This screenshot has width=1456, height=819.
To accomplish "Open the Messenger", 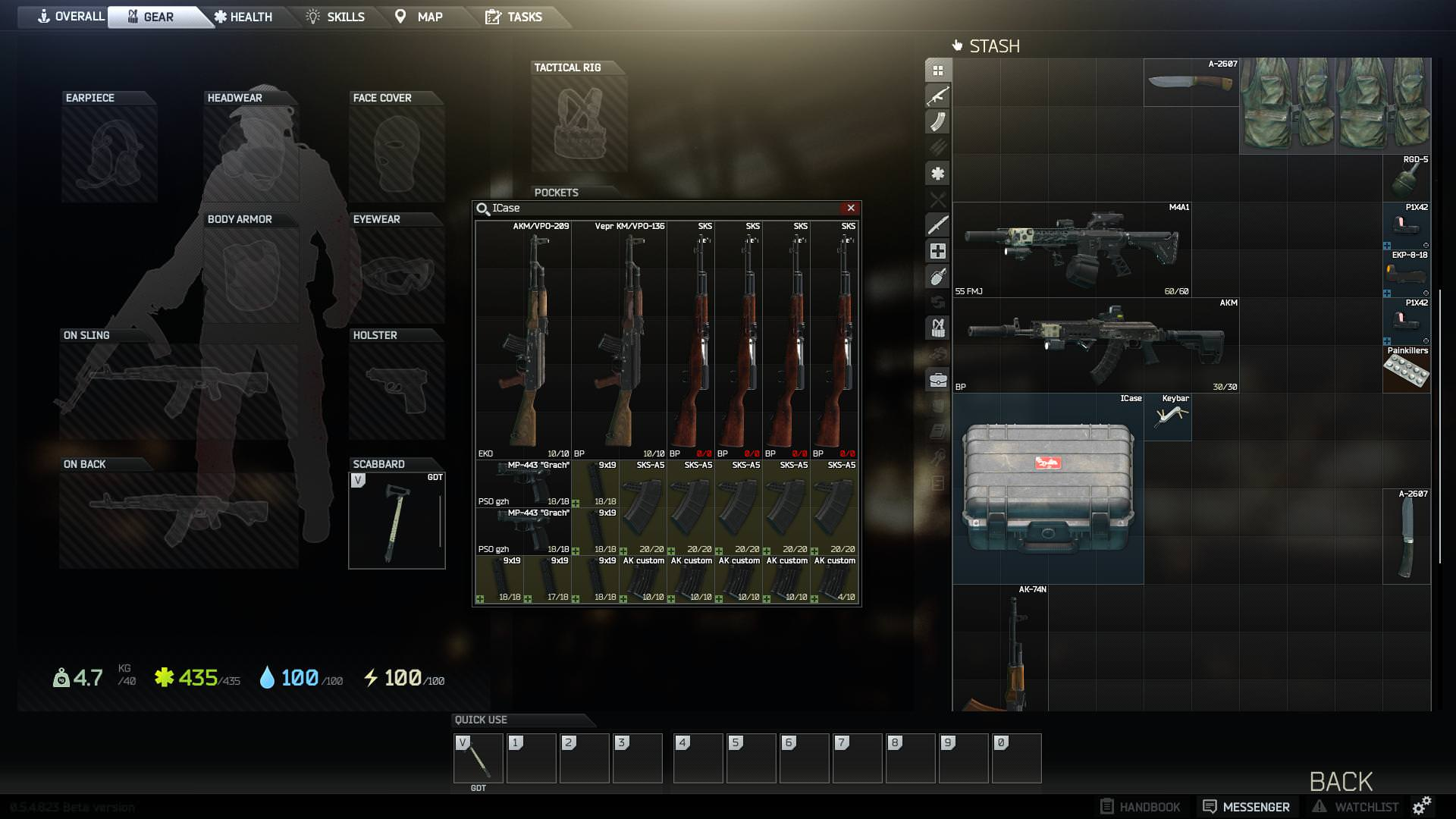I will point(1246,807).
